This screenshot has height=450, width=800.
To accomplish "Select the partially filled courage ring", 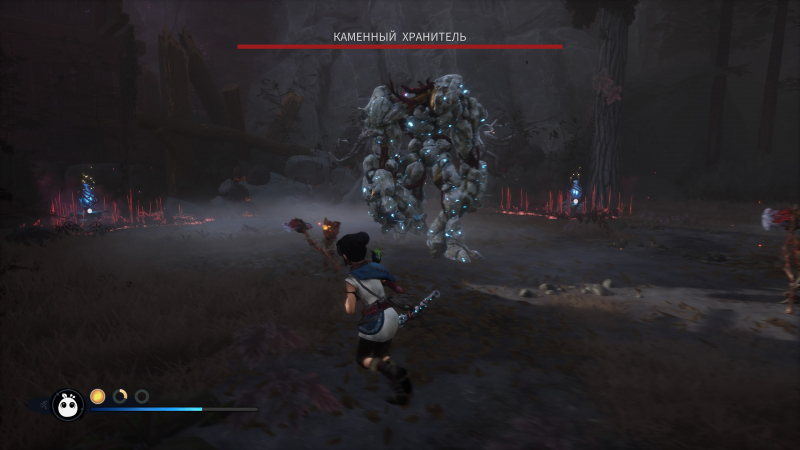I will click(x=120, y=396).
